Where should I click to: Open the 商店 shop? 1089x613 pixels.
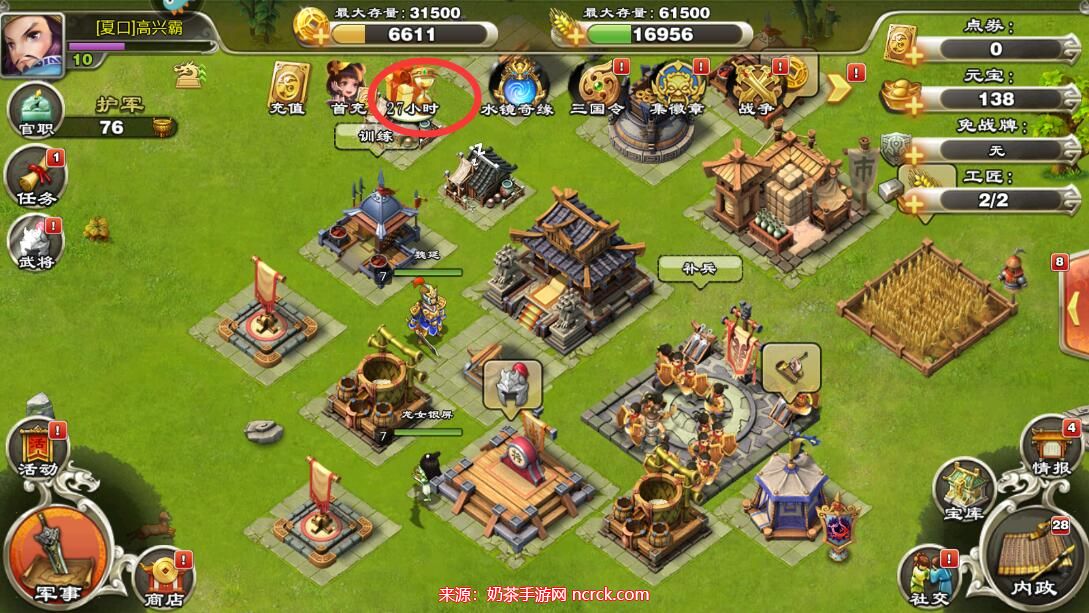click(x=163, y=578)
